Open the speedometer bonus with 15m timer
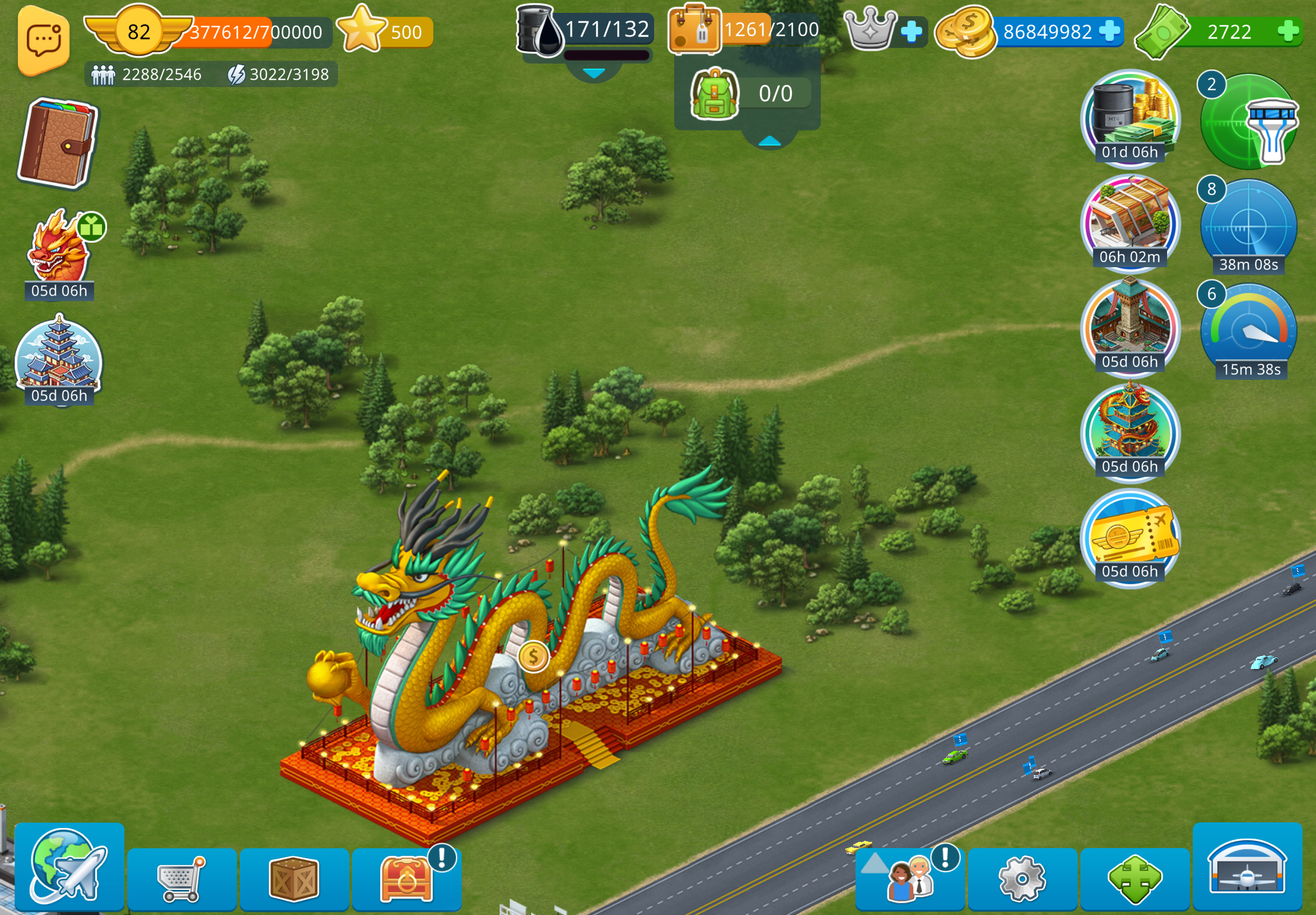The height and width of the screenshot is (915, 1316). click(x=1249, y=331)
